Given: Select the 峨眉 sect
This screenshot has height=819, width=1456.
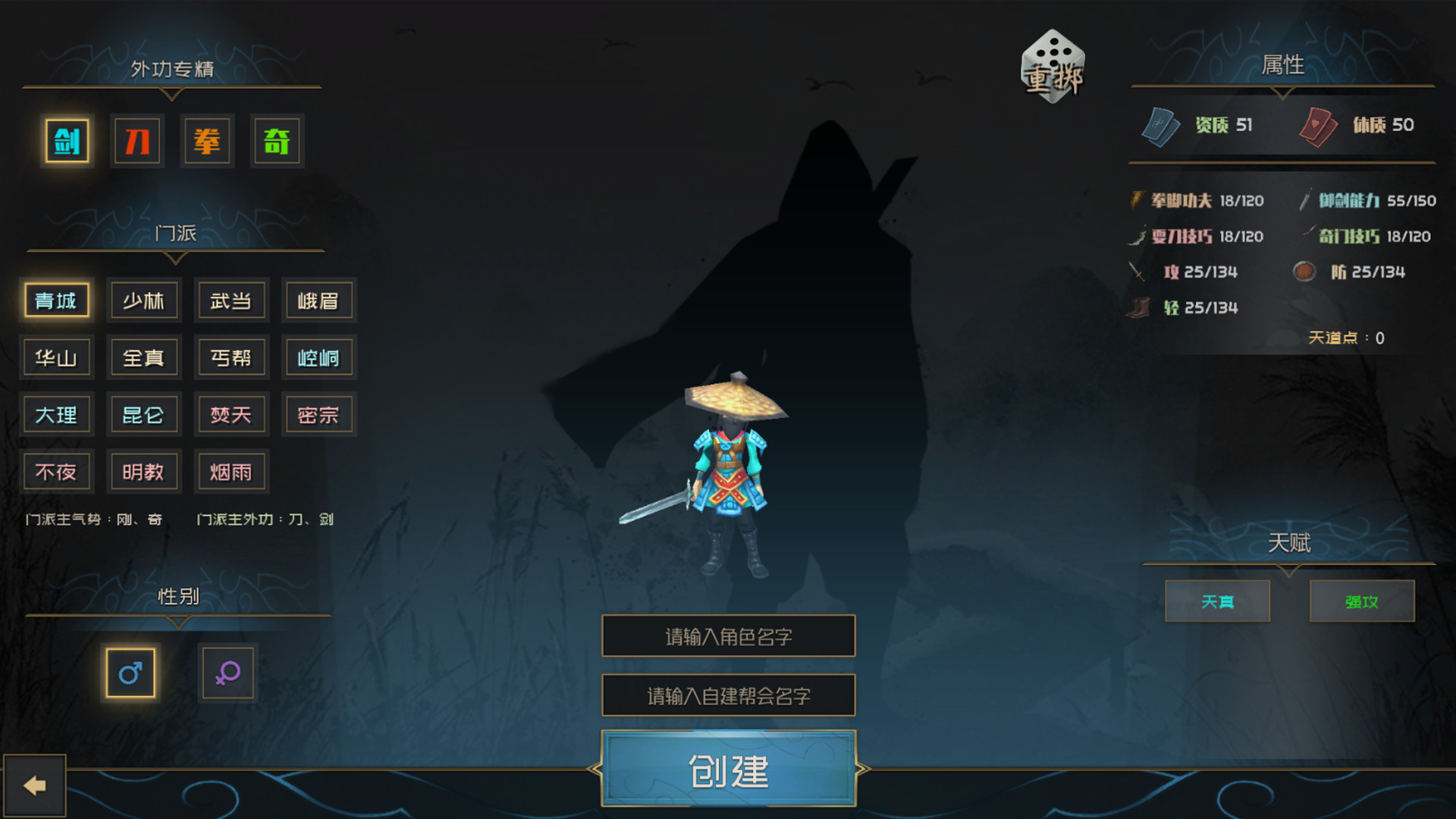Looking at the screenshot, I should pyautogui.click(x=318, y=300).
